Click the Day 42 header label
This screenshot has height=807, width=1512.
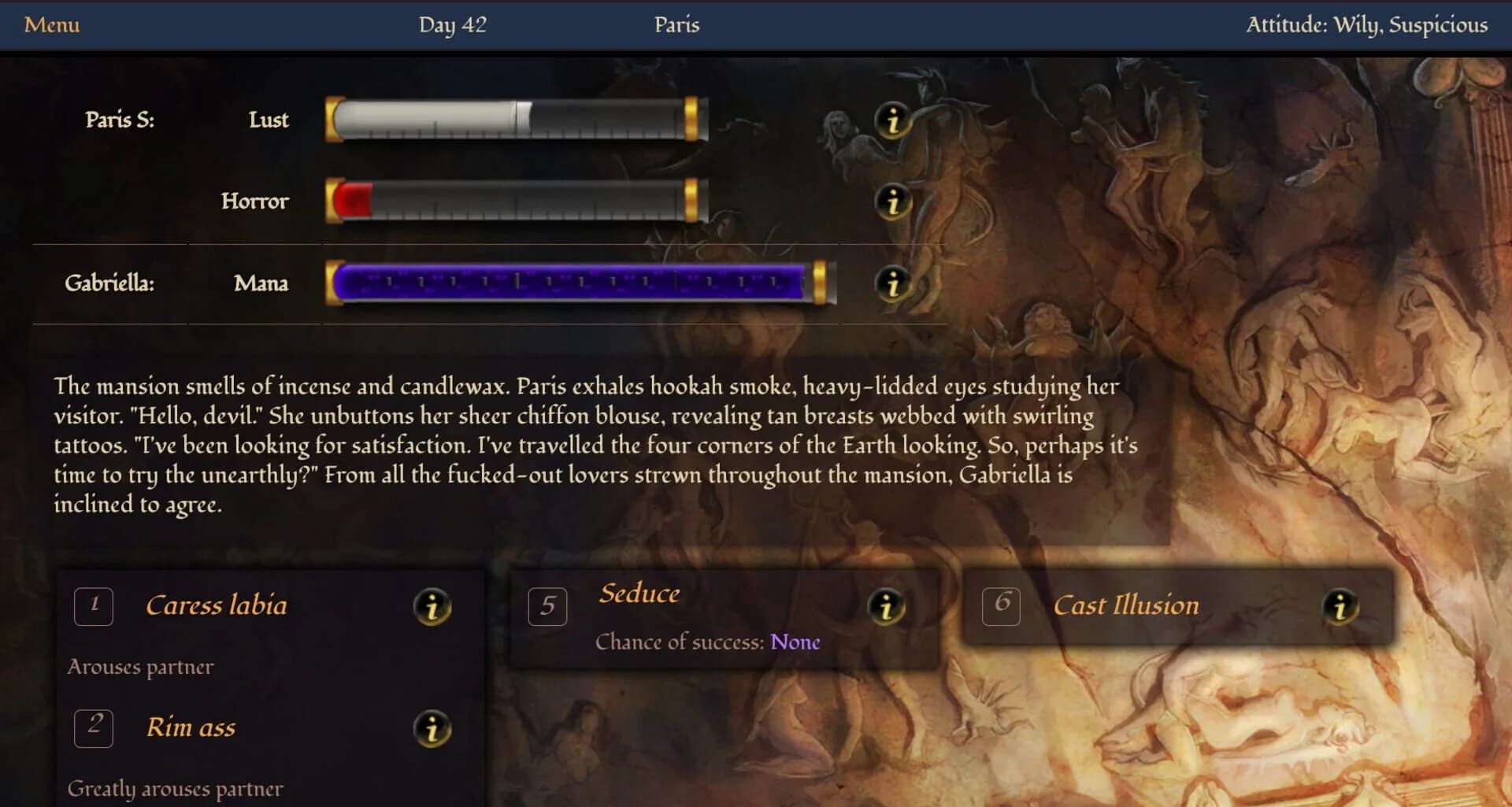point(453,24)
